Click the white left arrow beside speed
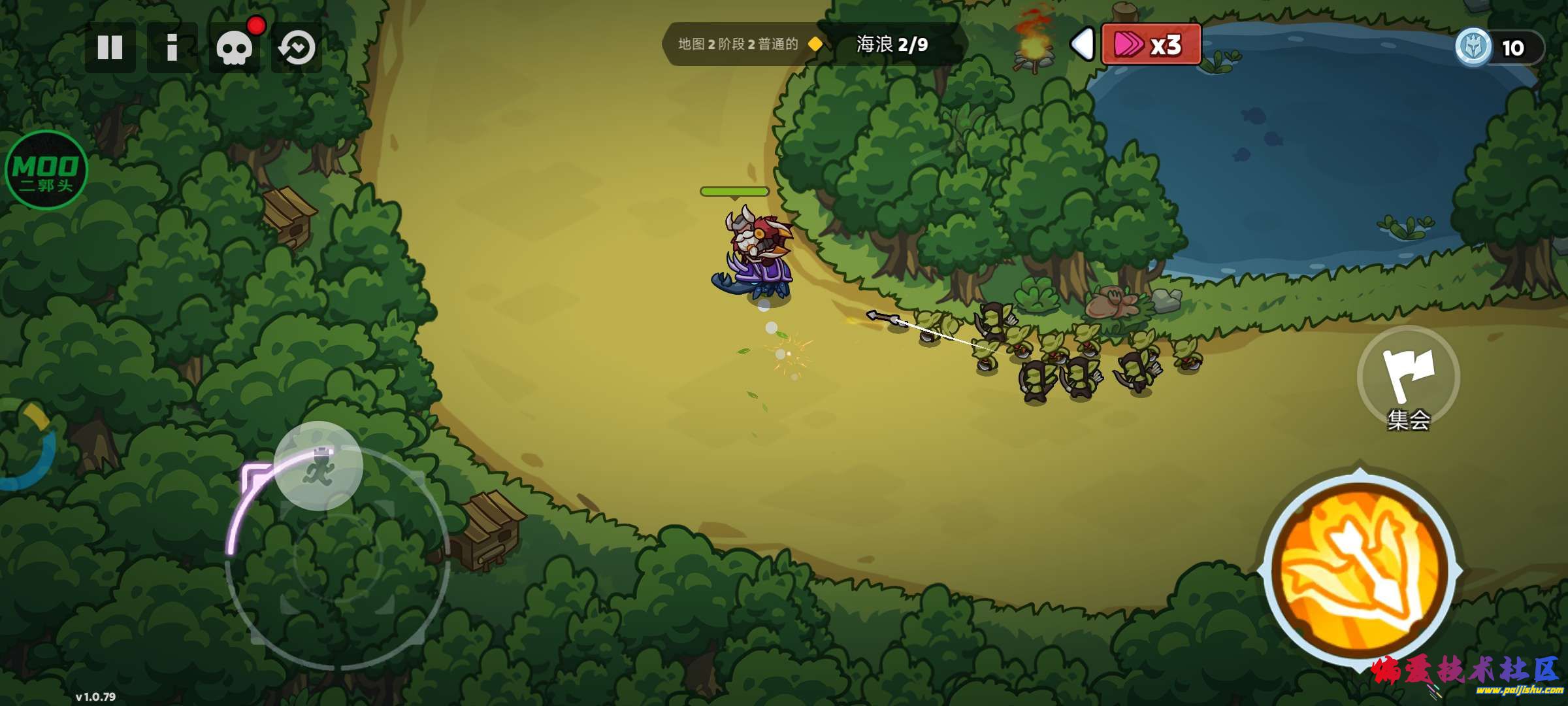 pos(1082,44)
